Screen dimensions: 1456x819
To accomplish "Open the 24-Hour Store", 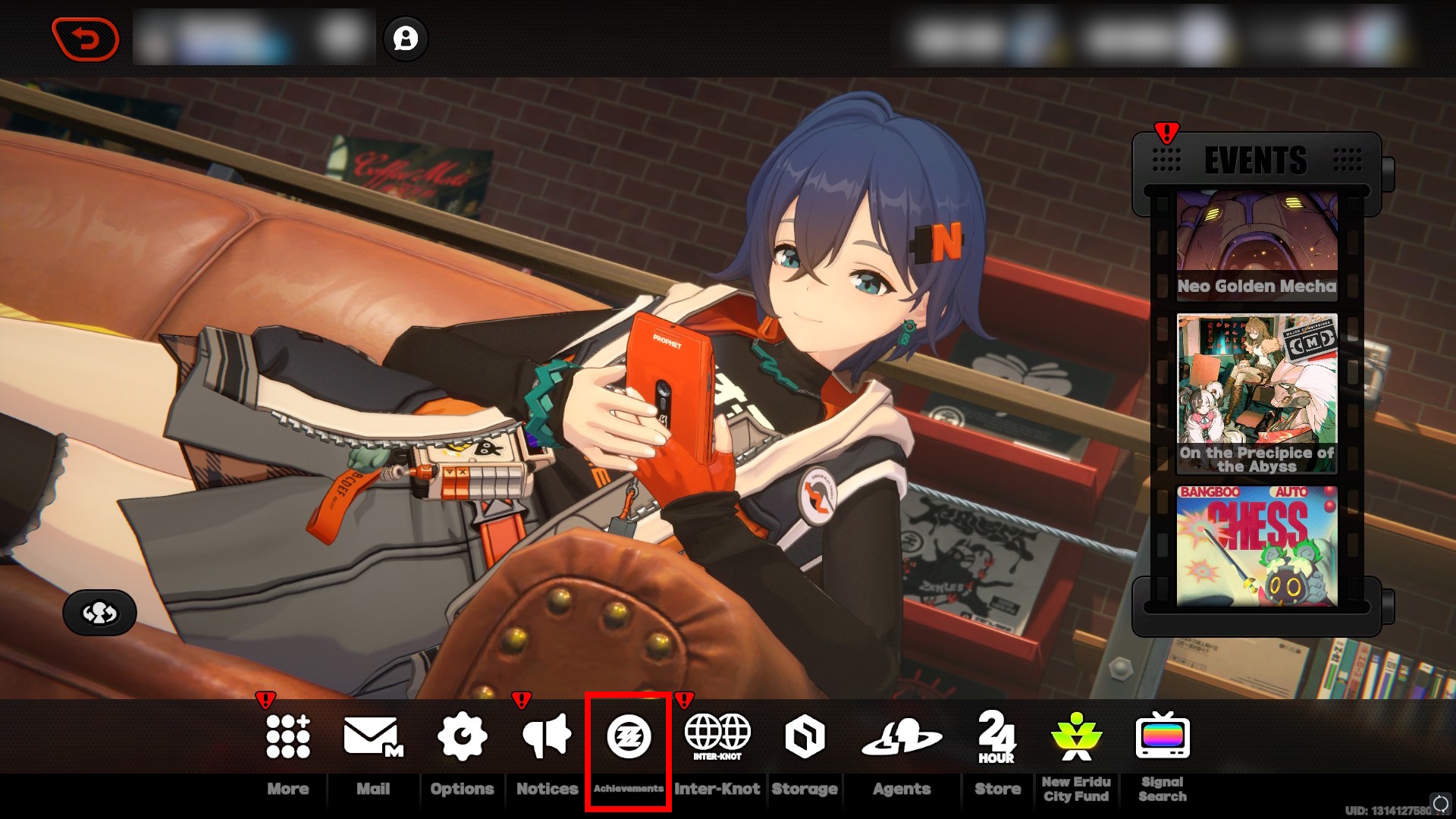I will 997,736.
